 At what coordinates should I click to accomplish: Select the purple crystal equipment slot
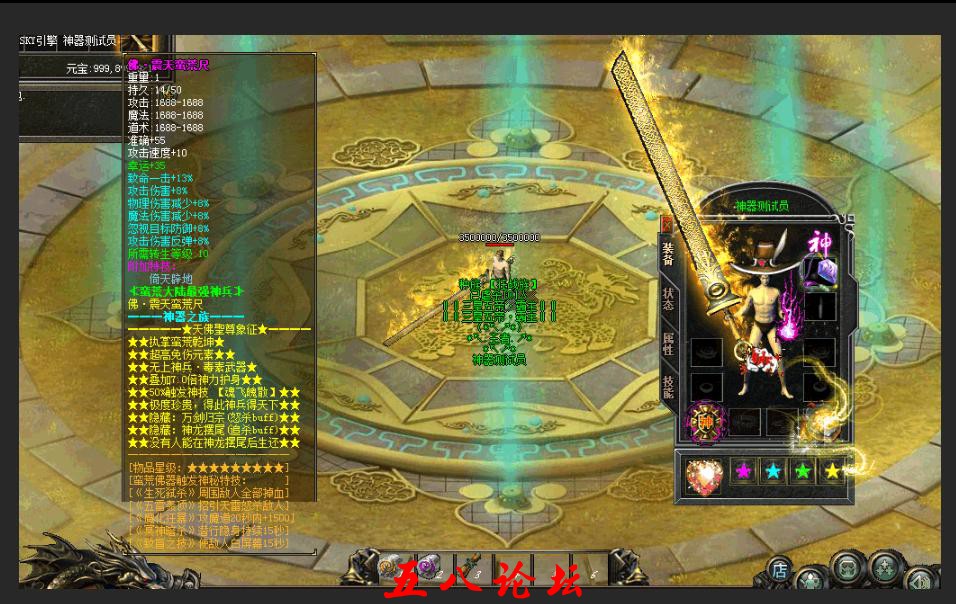pos(821,270)
